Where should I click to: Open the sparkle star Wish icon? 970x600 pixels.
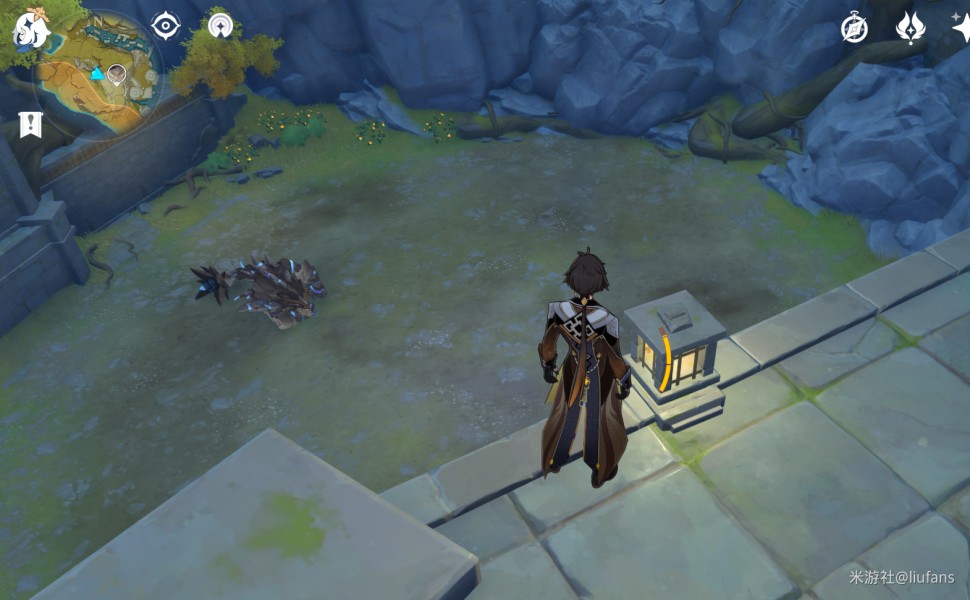pos(961,28)
